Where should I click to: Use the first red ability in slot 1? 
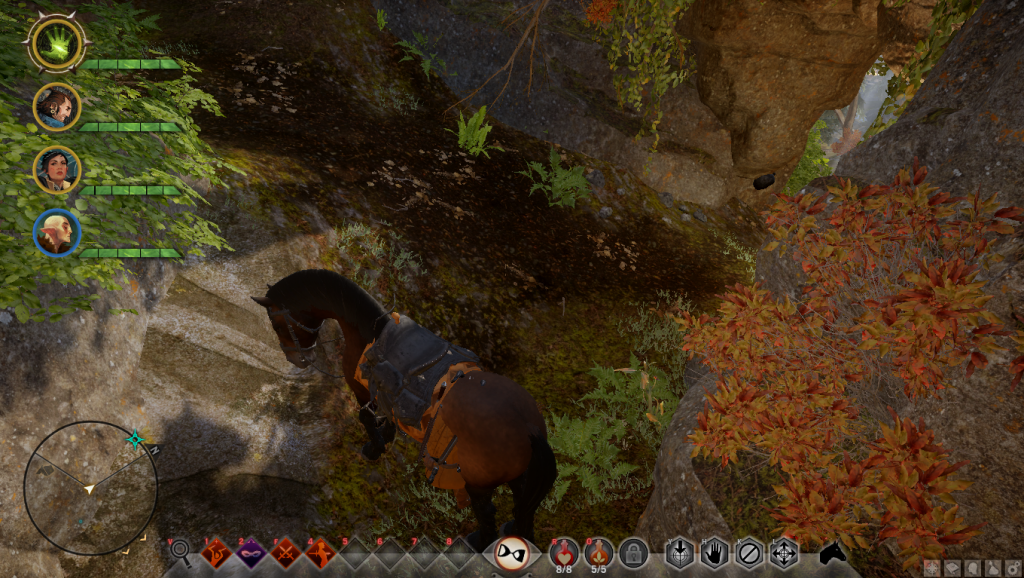(216, 552)
